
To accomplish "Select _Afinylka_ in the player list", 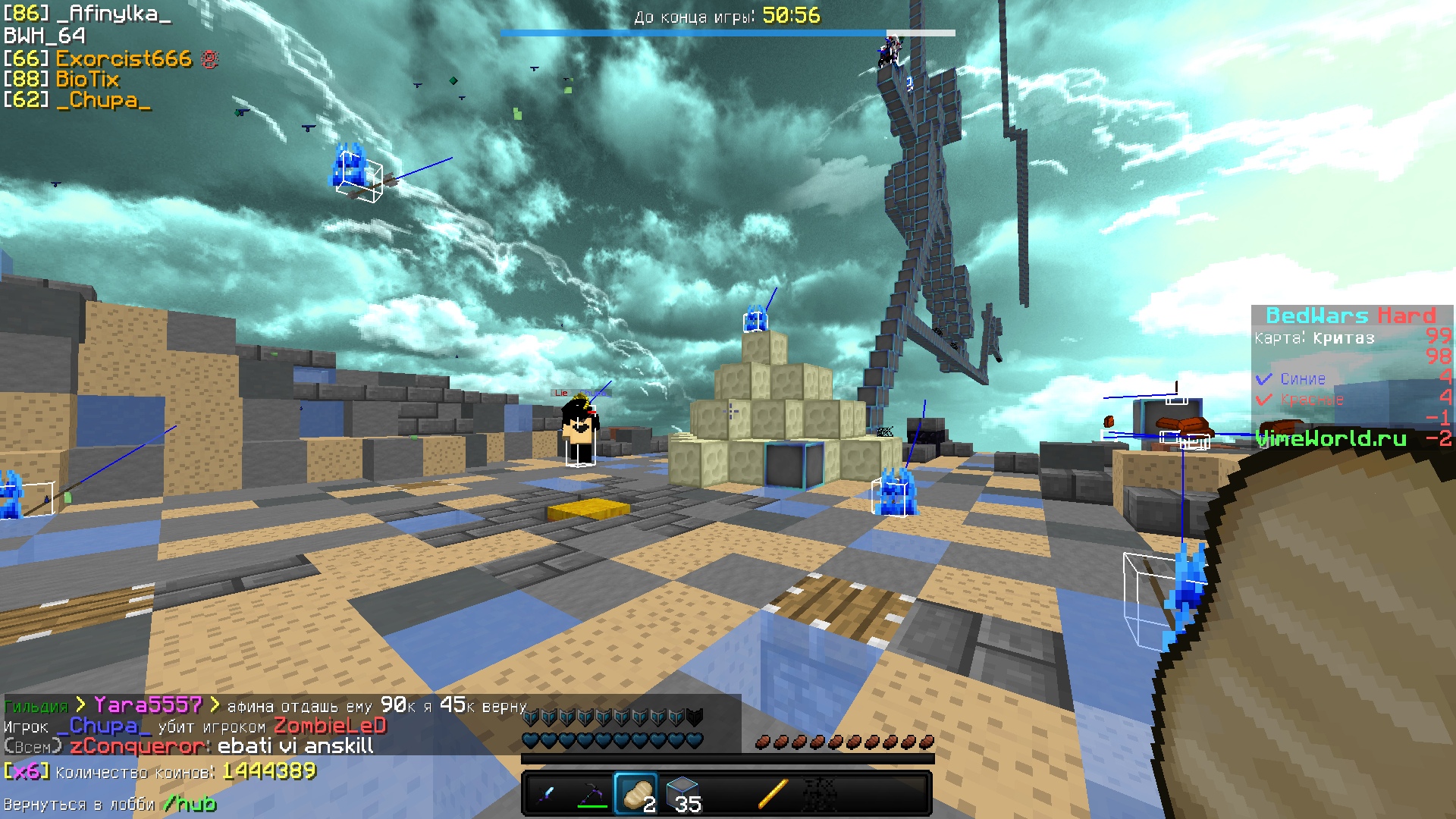I will (114, 14).
